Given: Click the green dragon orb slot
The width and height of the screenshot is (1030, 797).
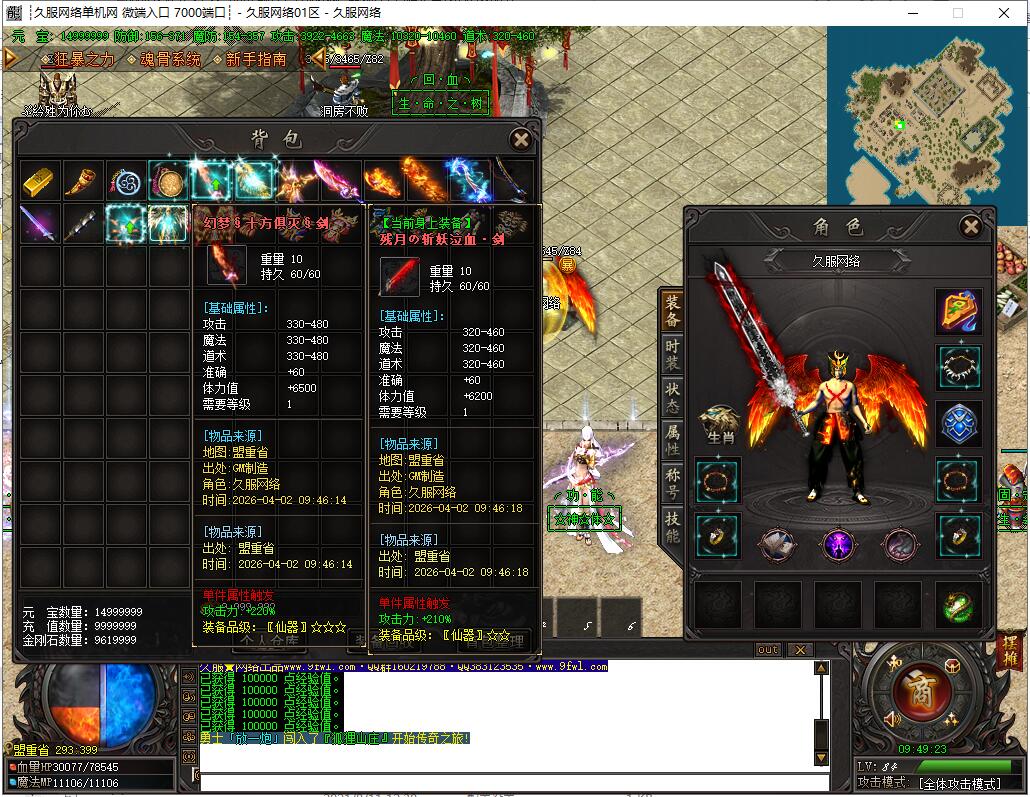Looking at the screenshot, I should pyautogui.click(x=958, y=605).
